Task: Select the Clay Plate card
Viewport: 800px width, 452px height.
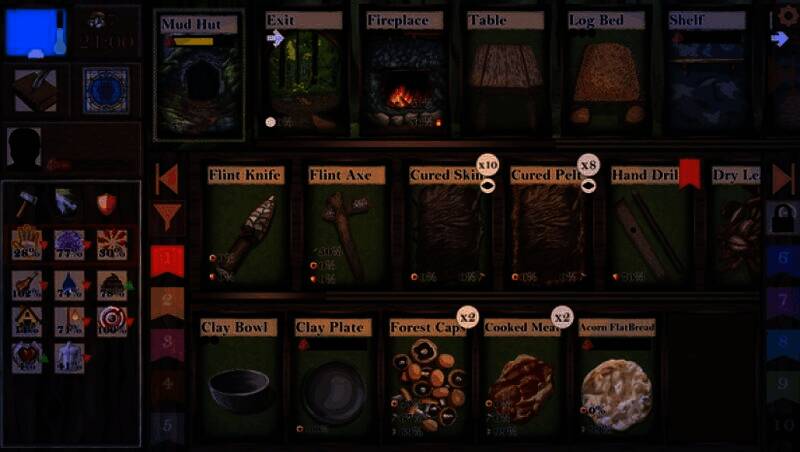Action: 334,380
